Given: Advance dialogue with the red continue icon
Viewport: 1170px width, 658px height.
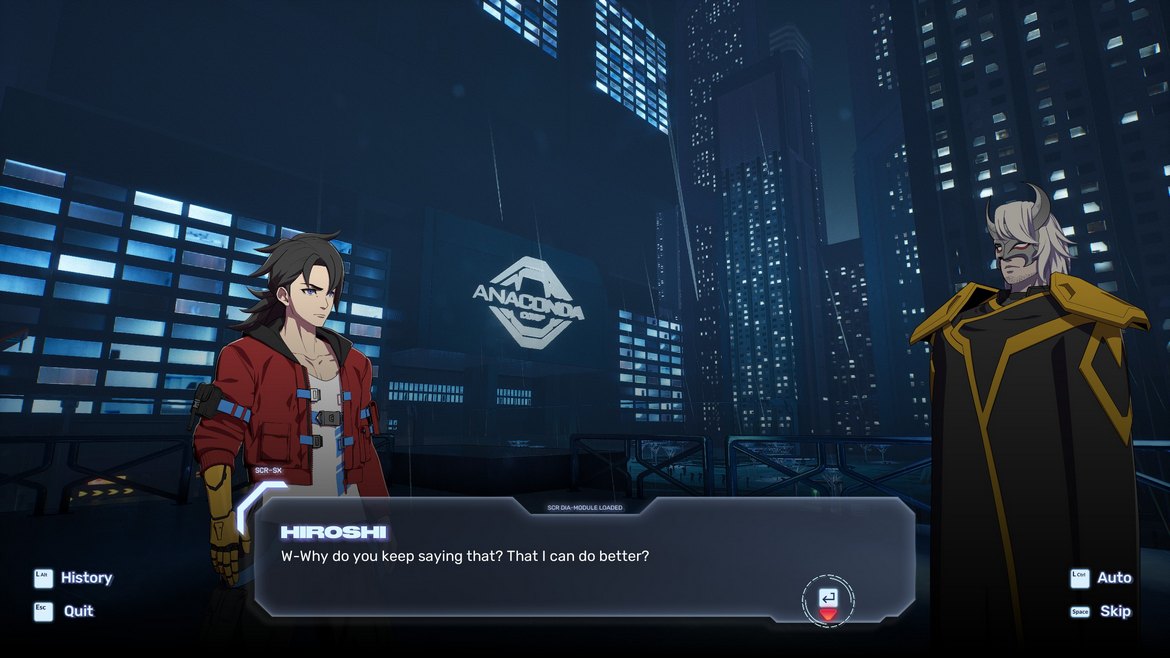Looking at the screenshot, I should (828, 601).
